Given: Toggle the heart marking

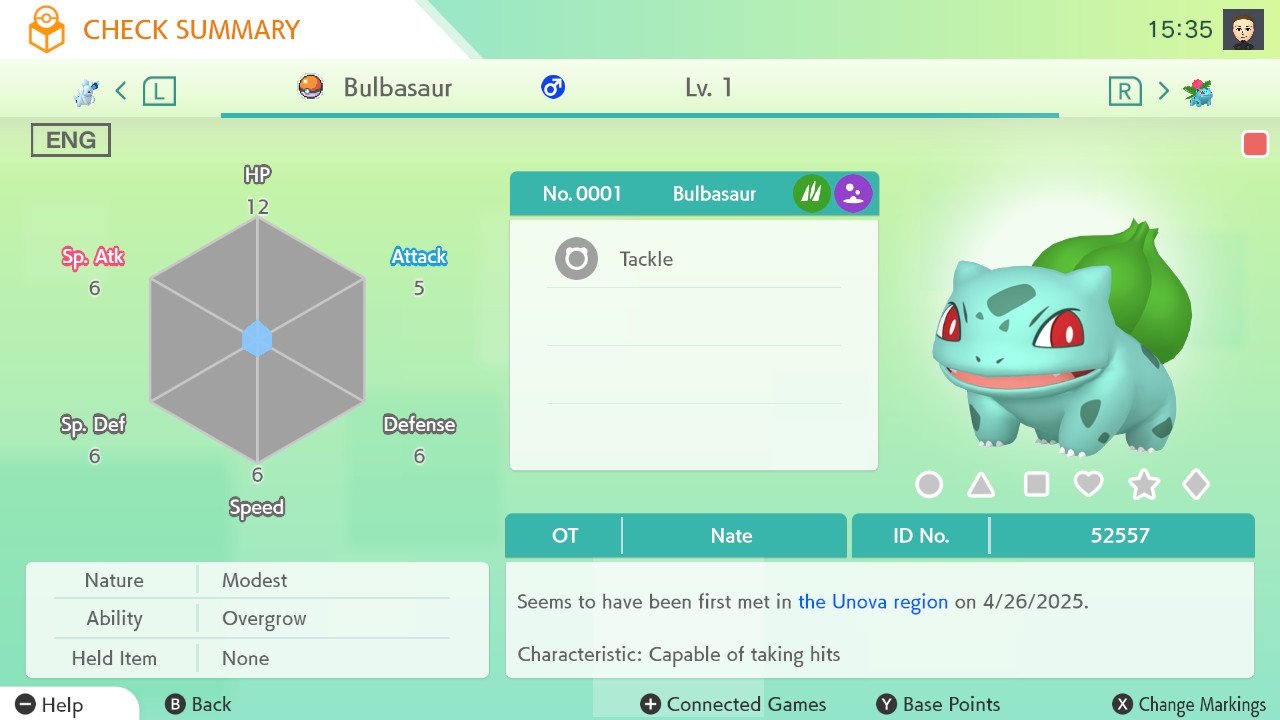Looking at the screenshot, I should (x=1088, y=485).
